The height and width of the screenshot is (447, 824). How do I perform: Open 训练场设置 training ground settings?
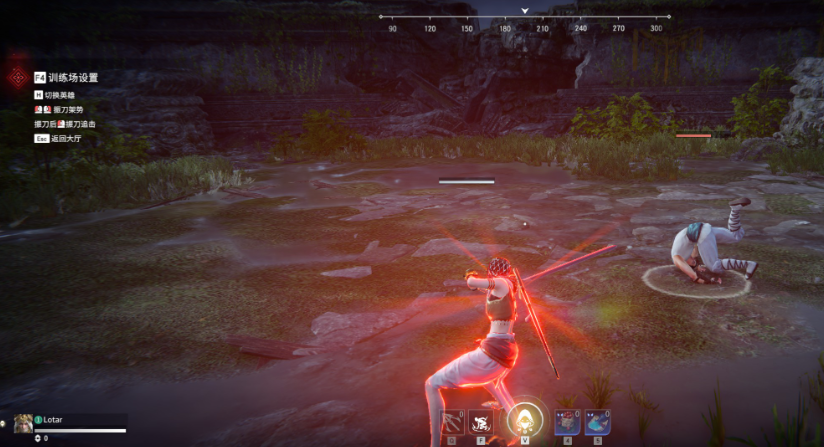click(x=66, y=77)
